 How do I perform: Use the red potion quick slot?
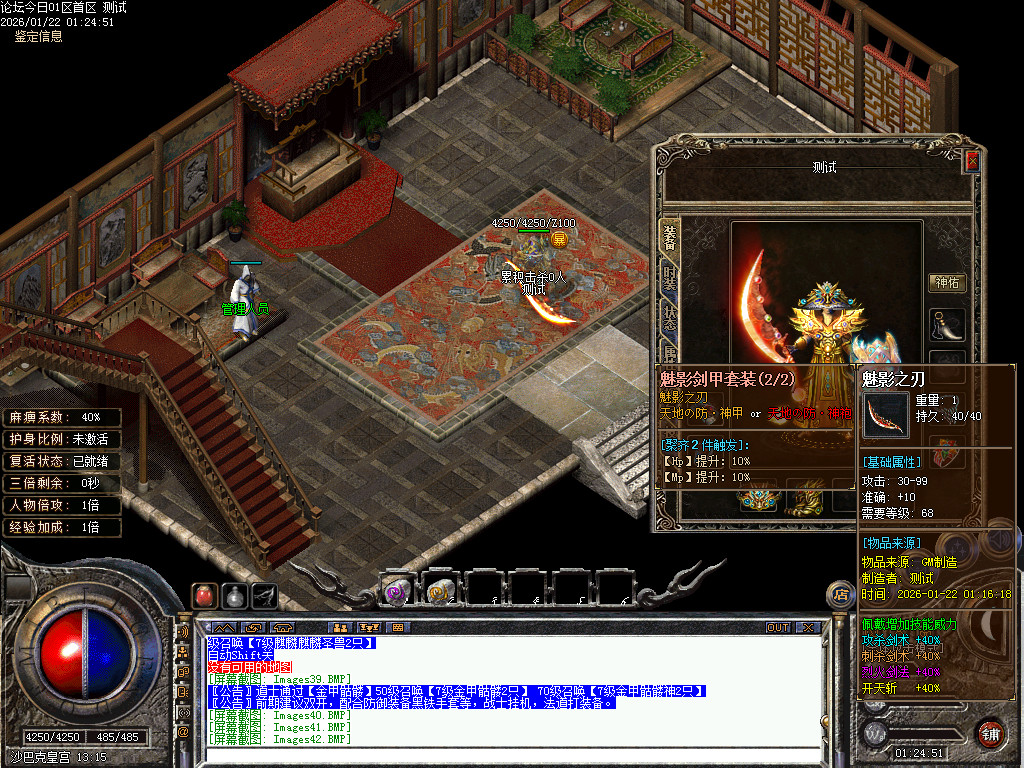click(205, 594)
